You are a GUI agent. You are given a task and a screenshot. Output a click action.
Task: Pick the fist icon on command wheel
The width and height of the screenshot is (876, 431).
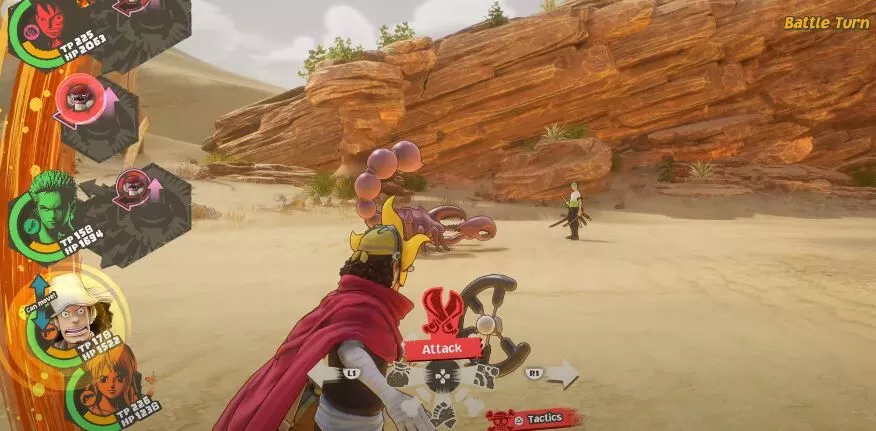tap(443, 412)
